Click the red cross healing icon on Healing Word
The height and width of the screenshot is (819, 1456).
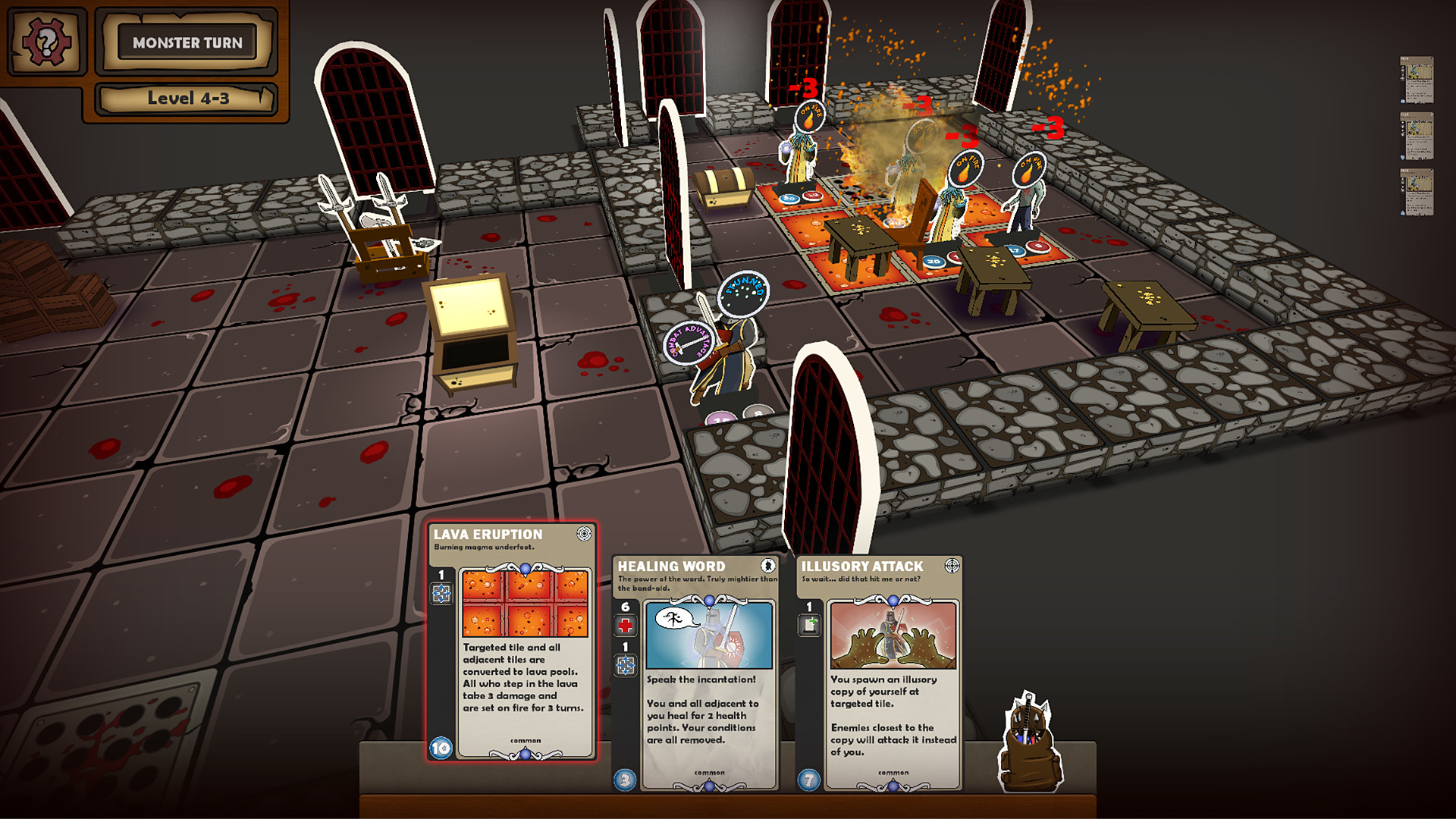coord(624,626)
